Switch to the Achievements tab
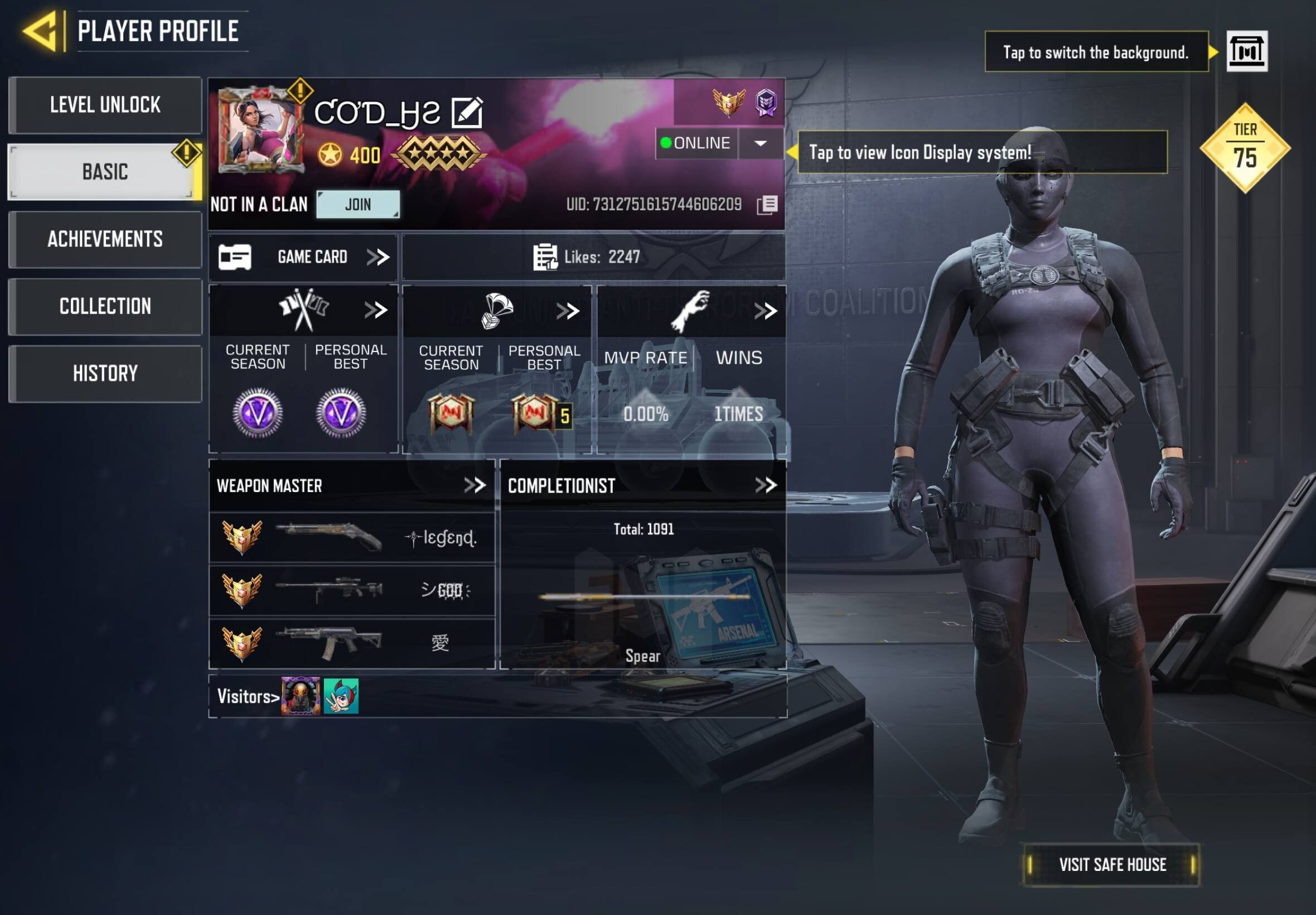The height and width of the screenshot is (915, 1316). point(105,239)
